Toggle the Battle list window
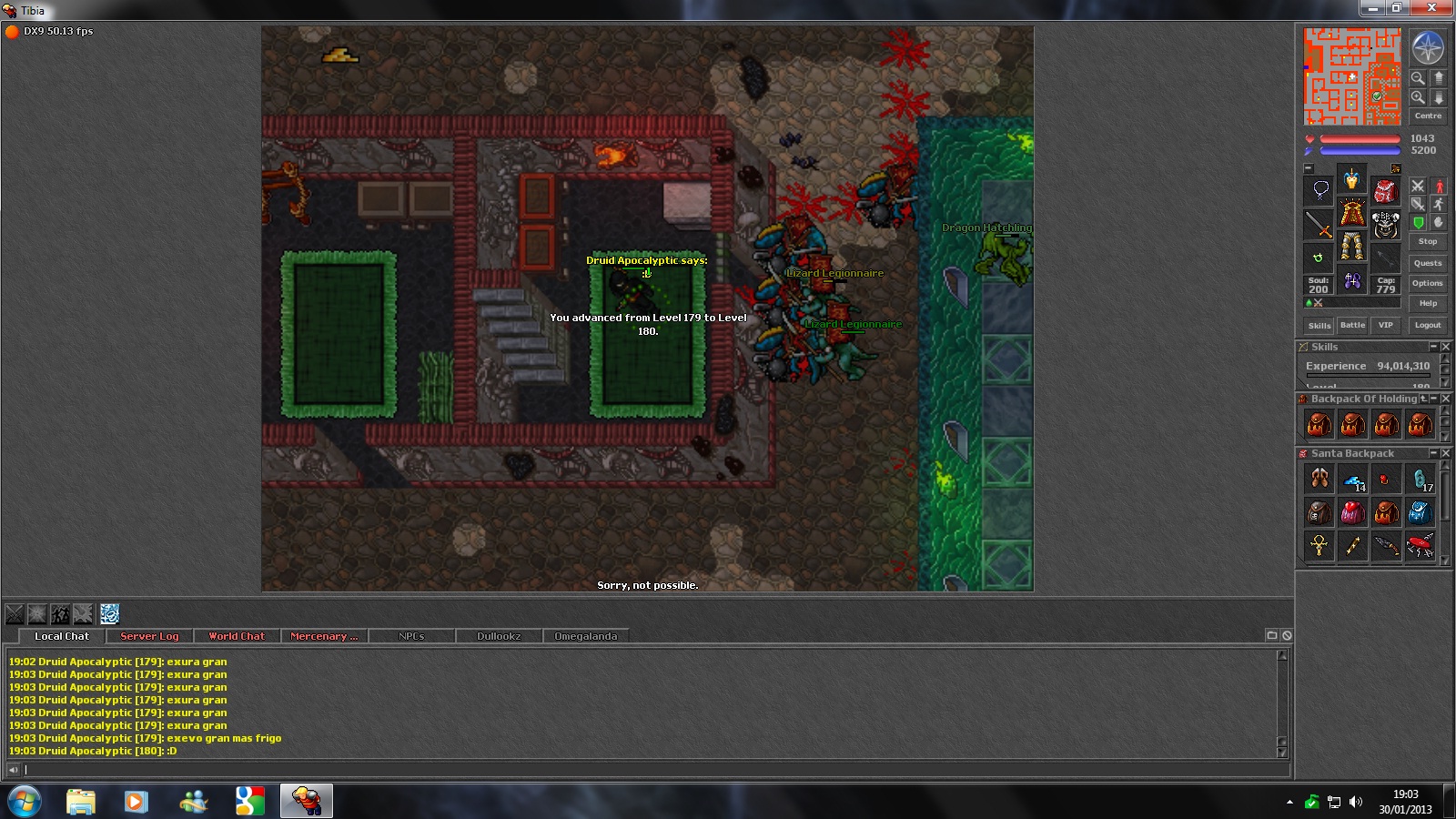Image resolution: width=1456 pixels, height=819 pixels. [x=1352, y=325]
